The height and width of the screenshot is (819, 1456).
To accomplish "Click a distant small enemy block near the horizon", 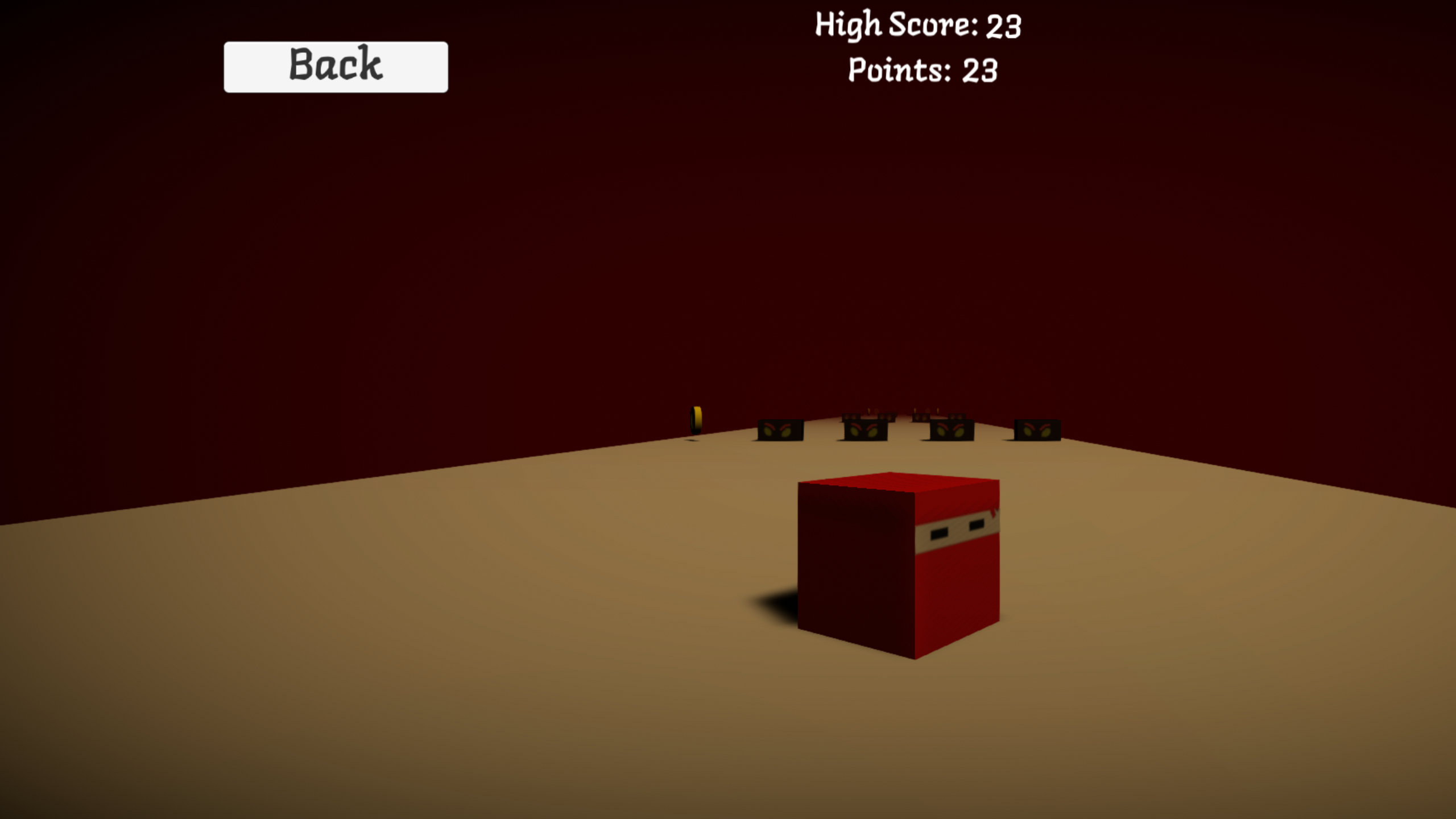I will click(850, 417).
